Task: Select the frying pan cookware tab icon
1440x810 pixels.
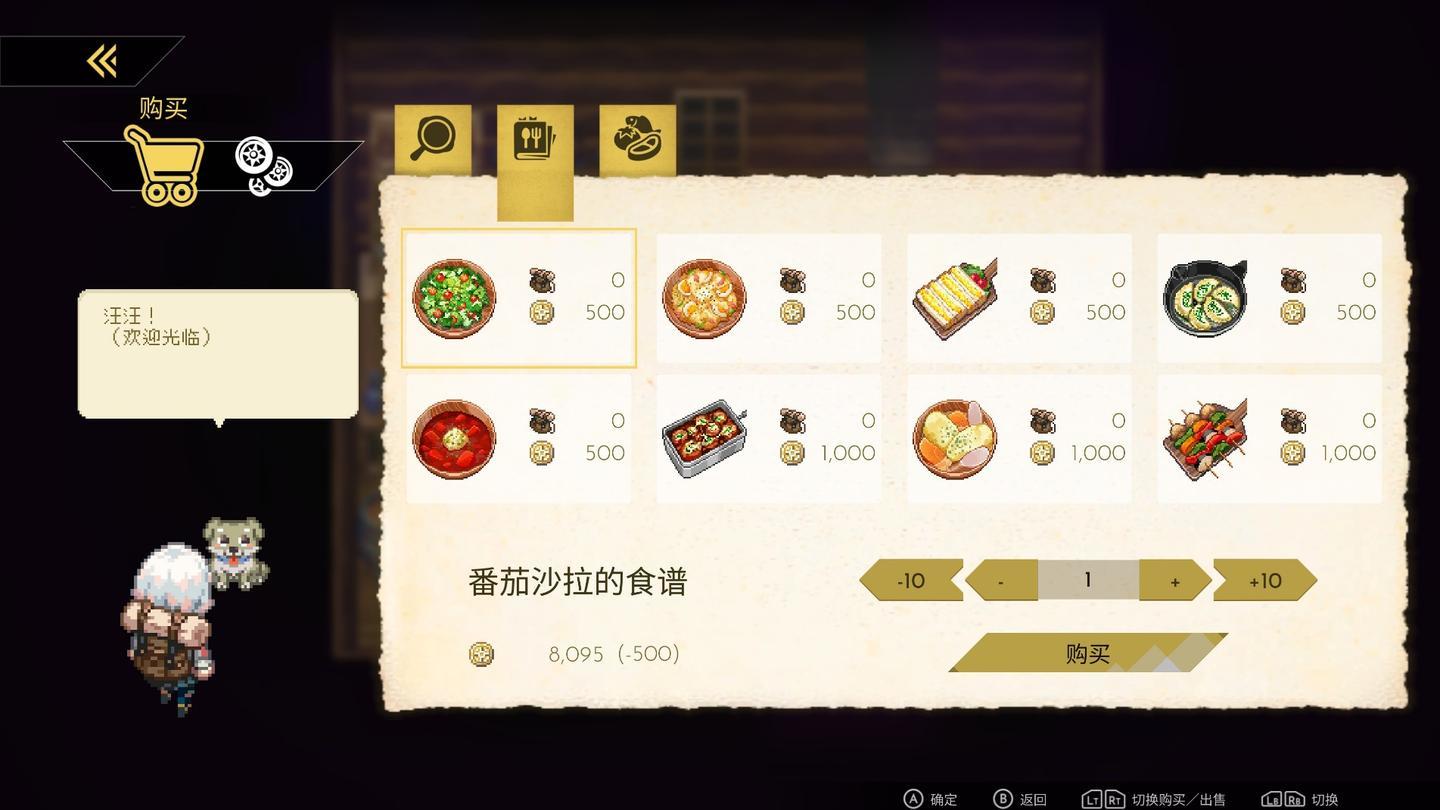Action: [x=432, y=138]
